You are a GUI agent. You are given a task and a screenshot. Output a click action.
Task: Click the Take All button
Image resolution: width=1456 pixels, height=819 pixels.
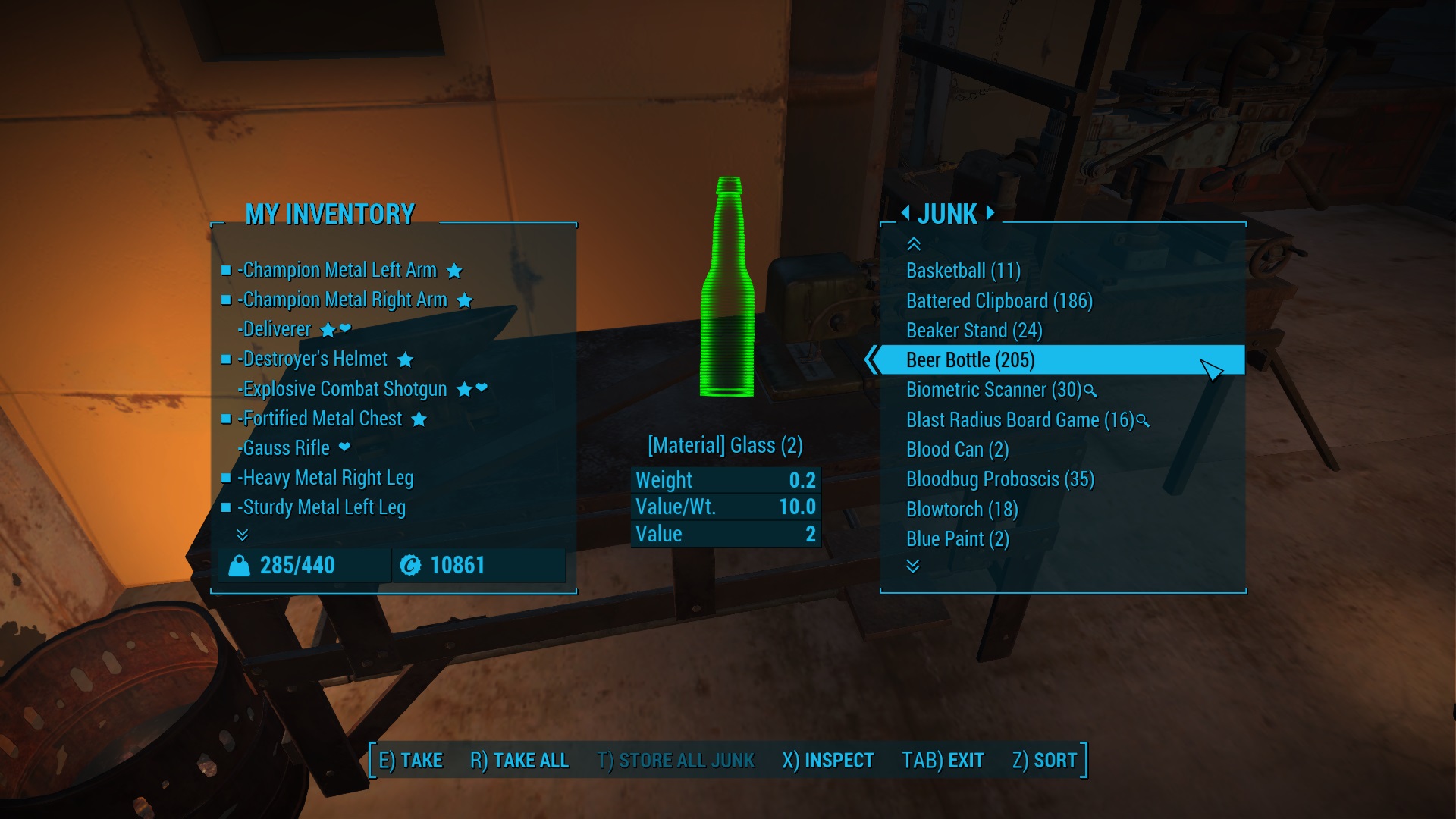pos(519,761)
